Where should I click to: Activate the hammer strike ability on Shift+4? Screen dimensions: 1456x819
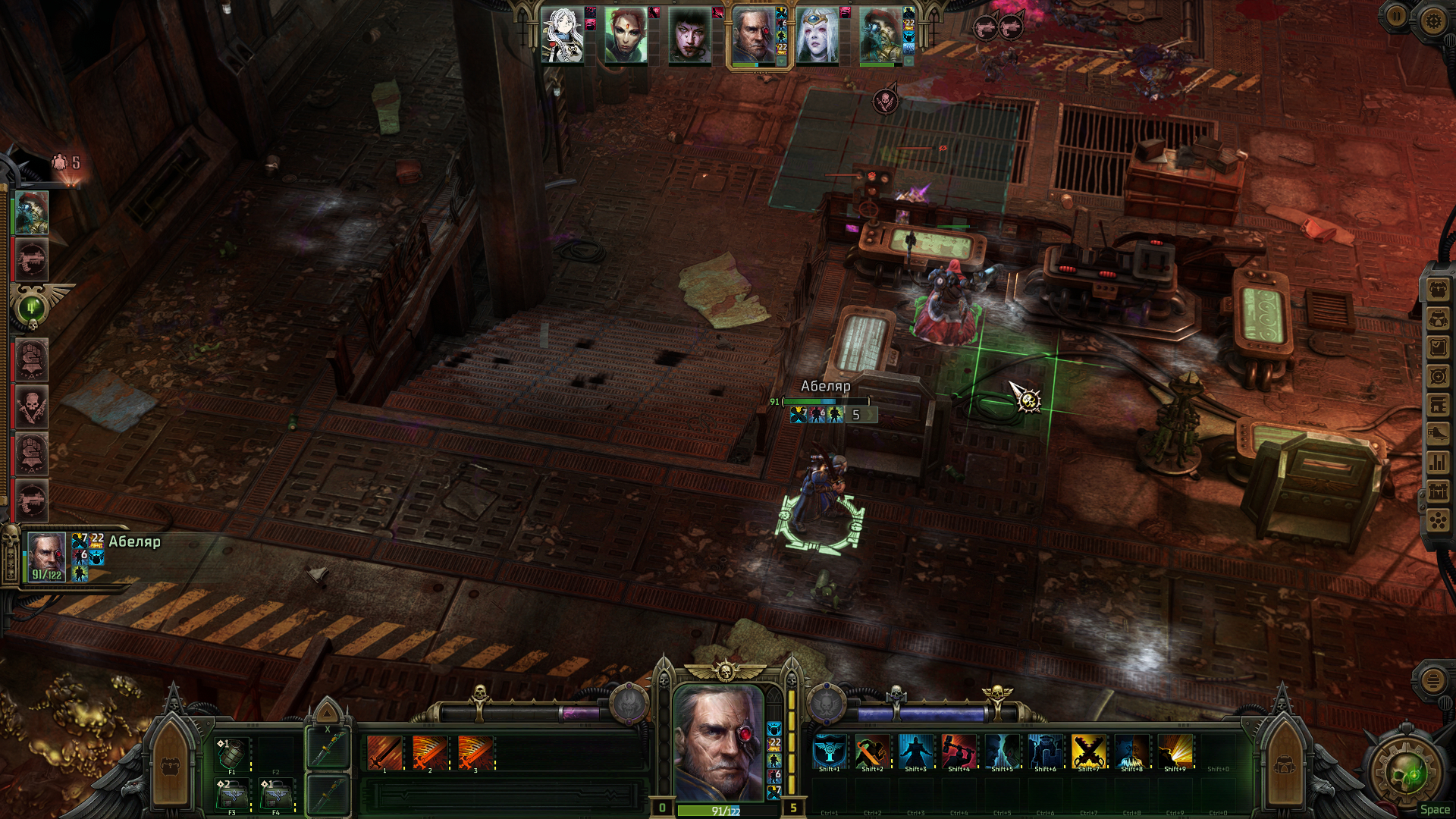tap(959, 752)
